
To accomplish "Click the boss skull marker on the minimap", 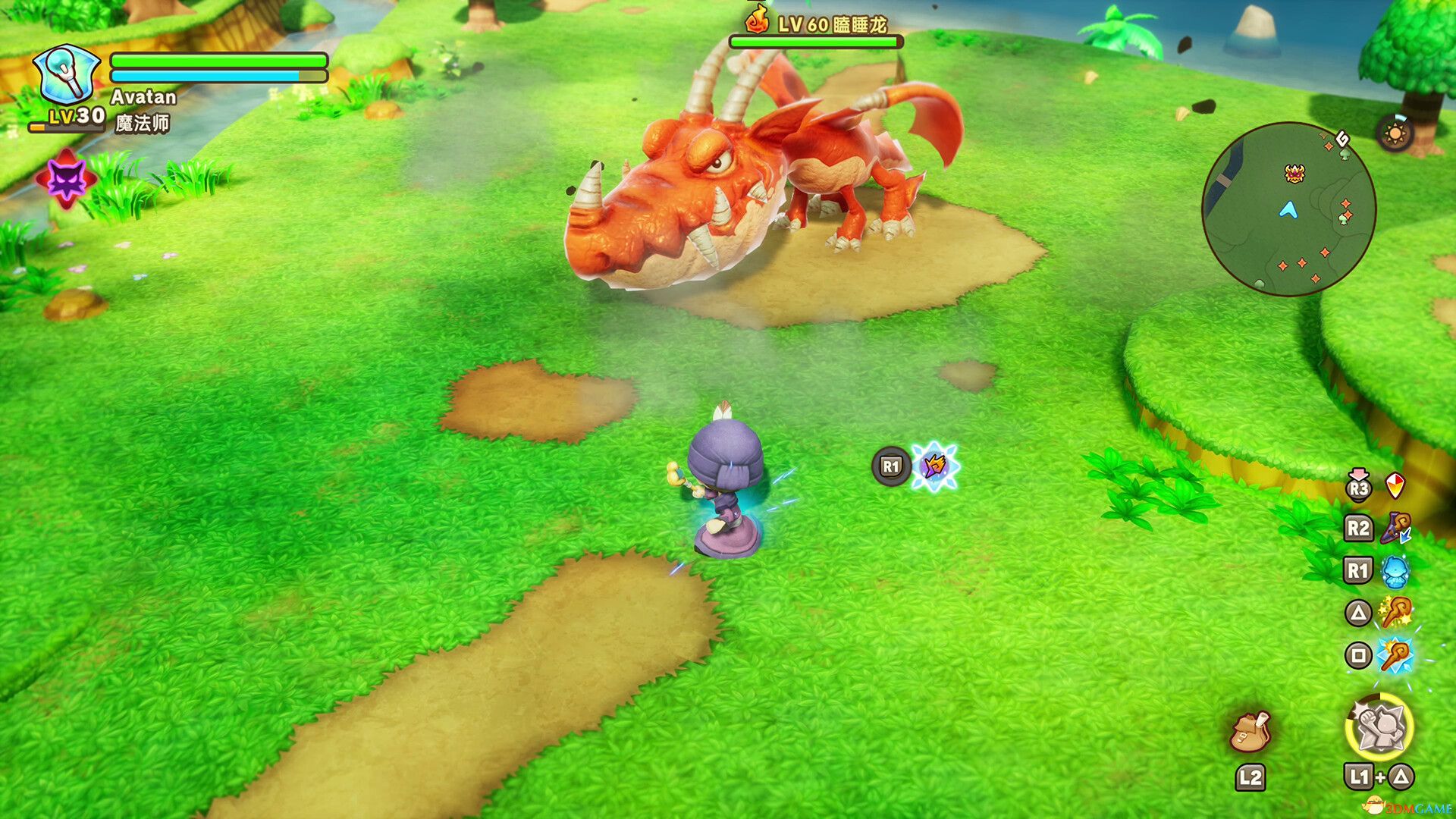I will pyautogui.click(x=1294, y=173).
